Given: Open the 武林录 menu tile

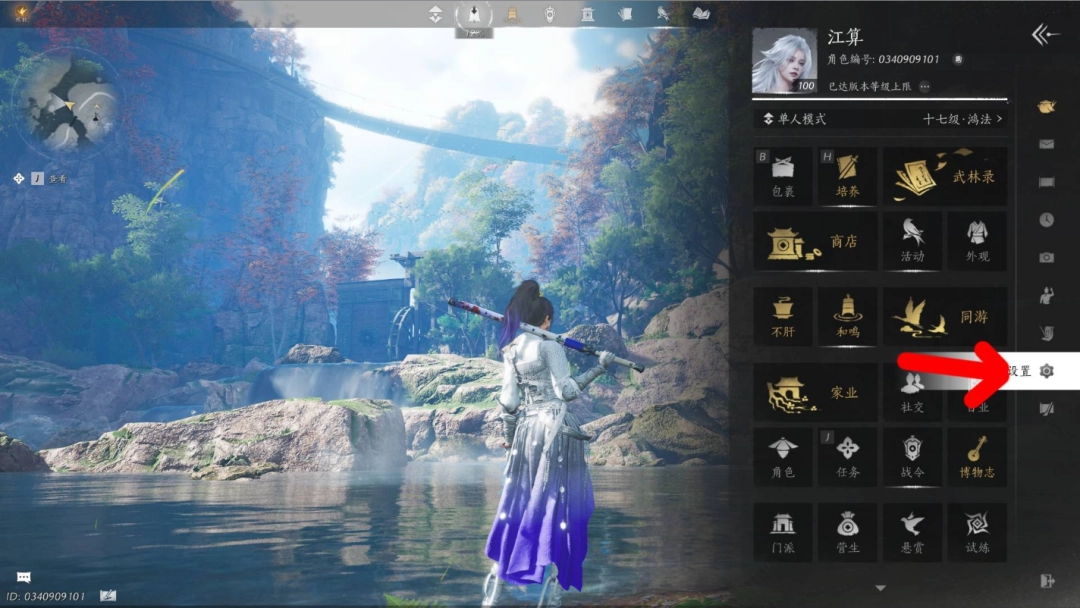Looking at the screenshot, I should pyautogui.click(x=944, y=176).
